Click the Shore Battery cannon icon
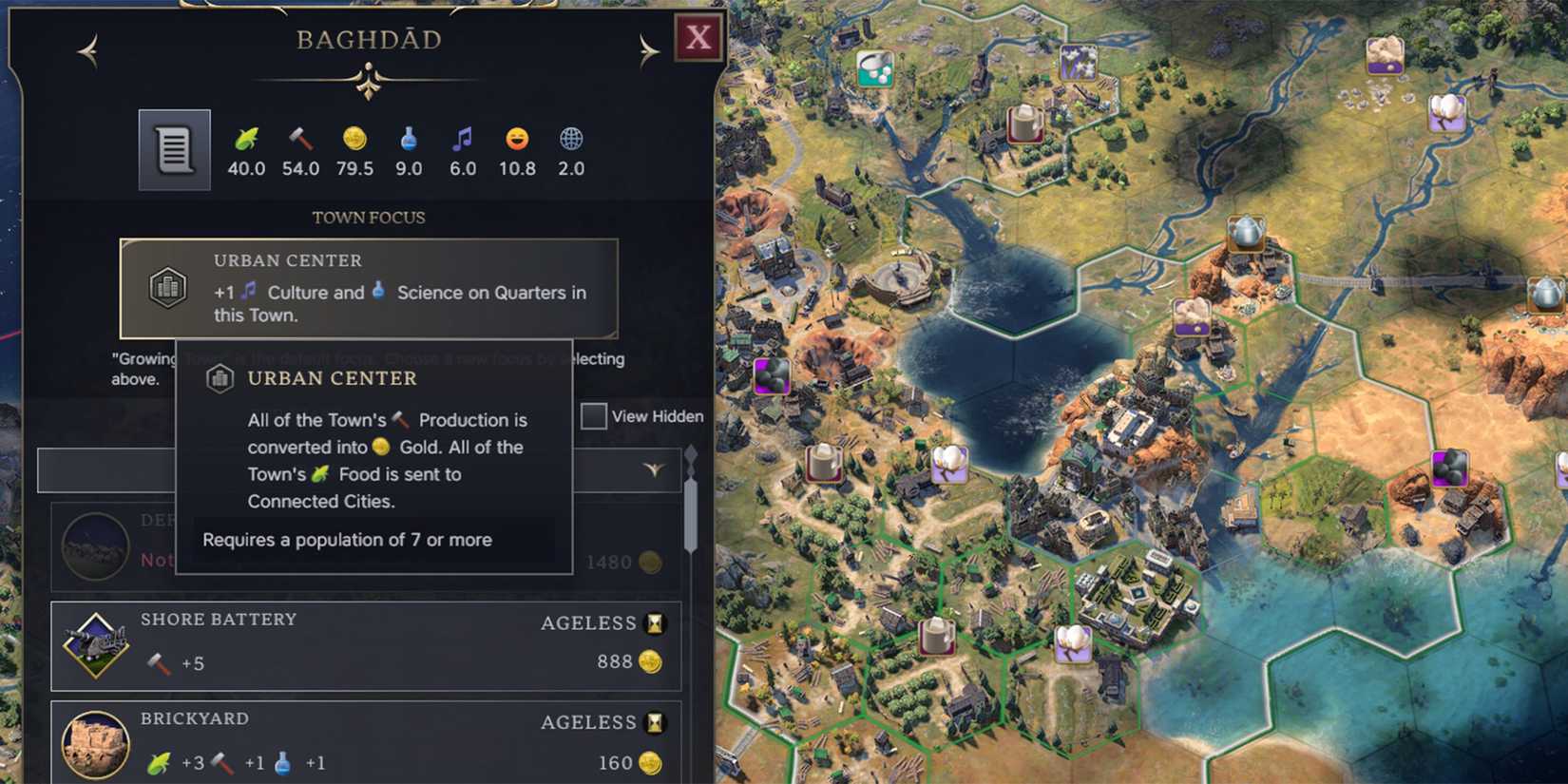Screen dimensions: 1568x784 tap(94, 643)
